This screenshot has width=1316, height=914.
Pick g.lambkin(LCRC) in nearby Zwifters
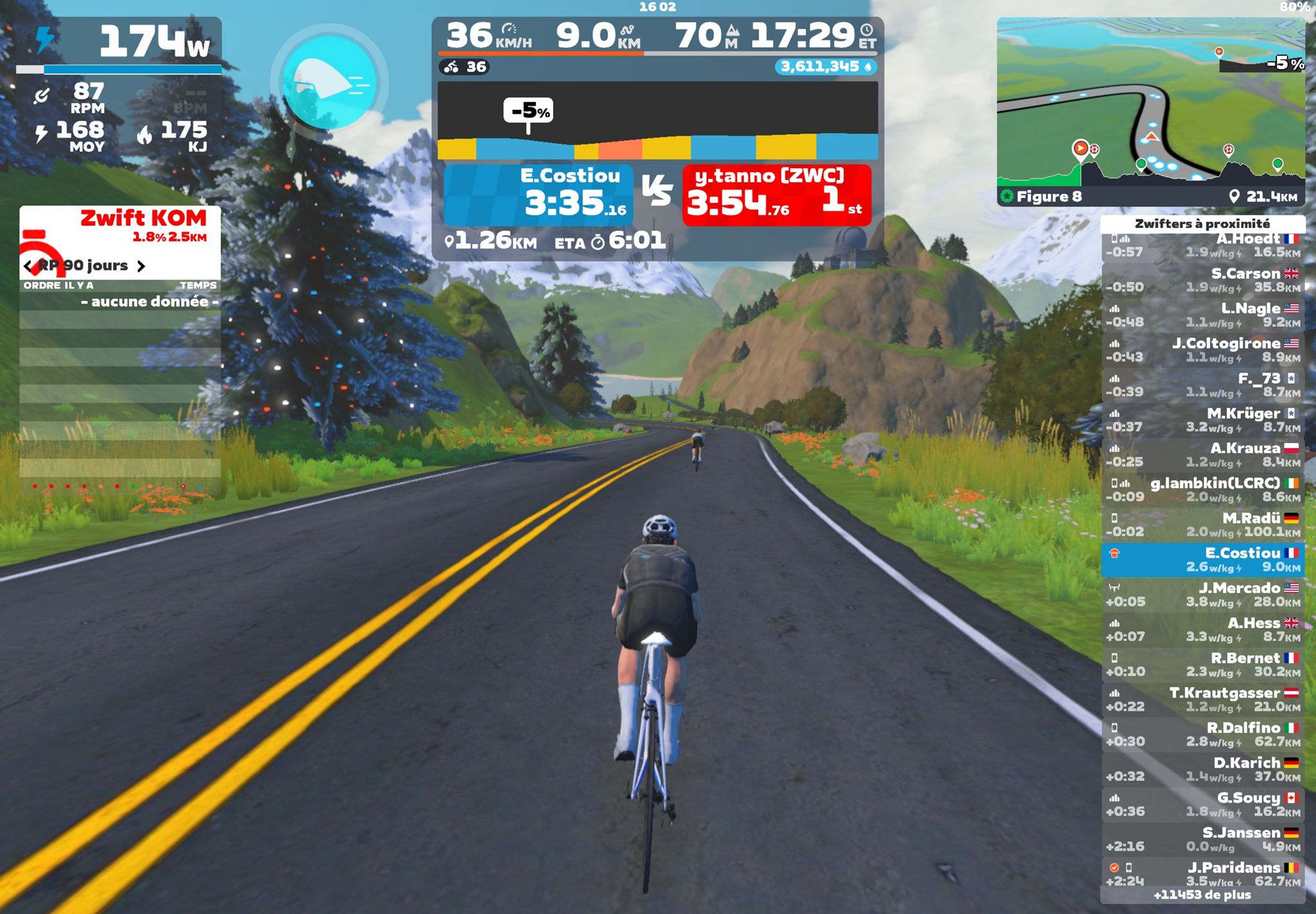(1202, 490)
